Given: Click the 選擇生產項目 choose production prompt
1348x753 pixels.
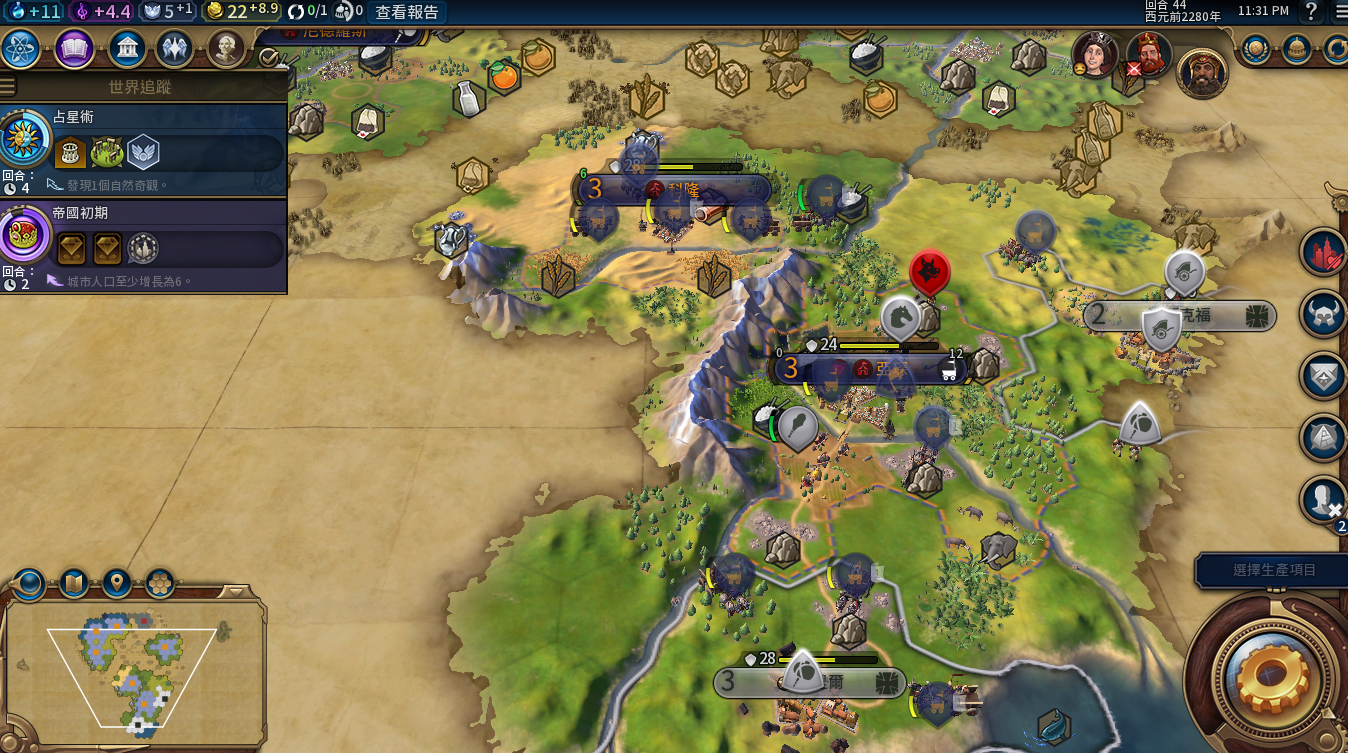Looking at the screenshot, I should click(x=1273, y=570).
